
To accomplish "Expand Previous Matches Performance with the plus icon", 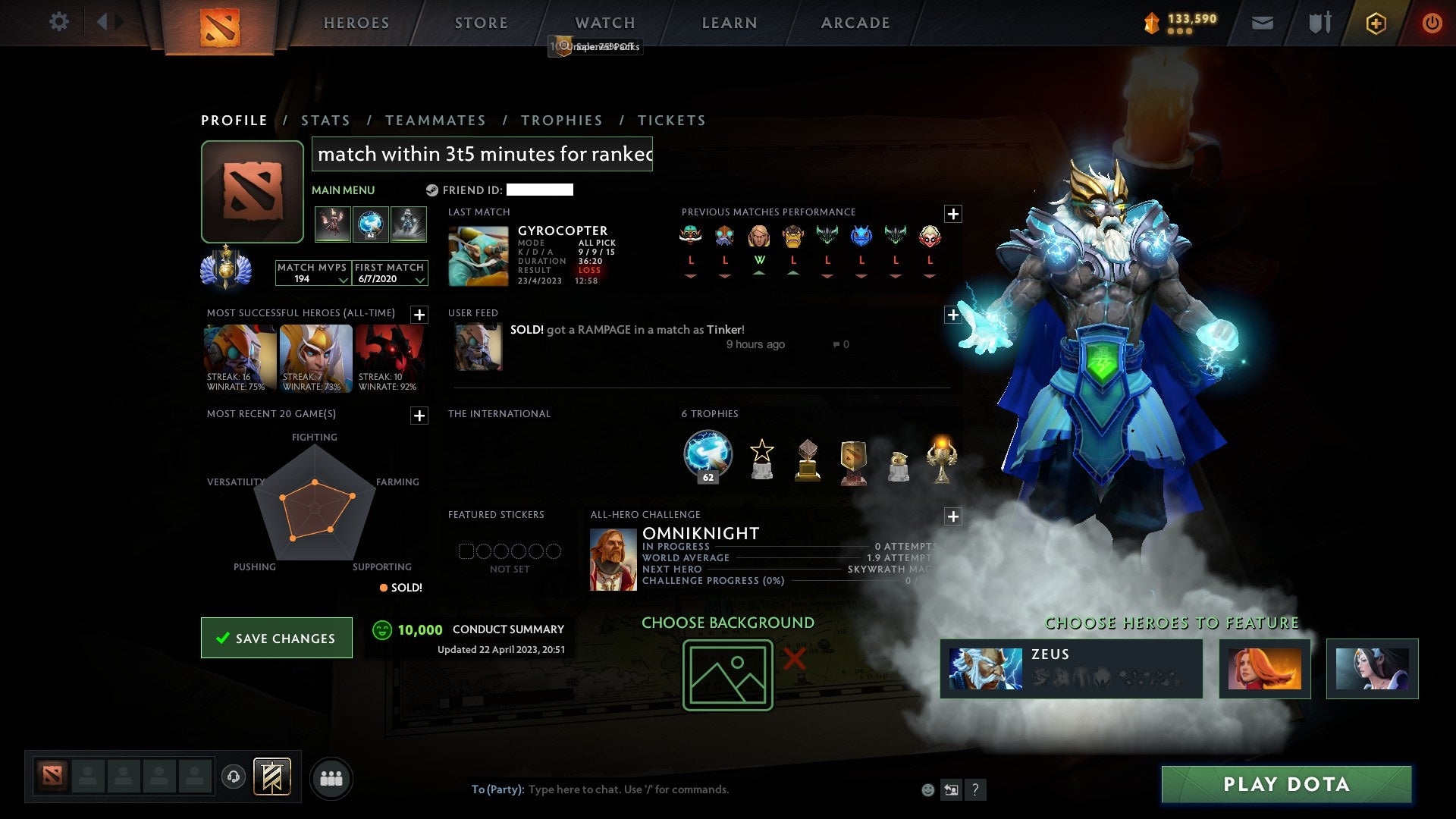I will point(954,215).
